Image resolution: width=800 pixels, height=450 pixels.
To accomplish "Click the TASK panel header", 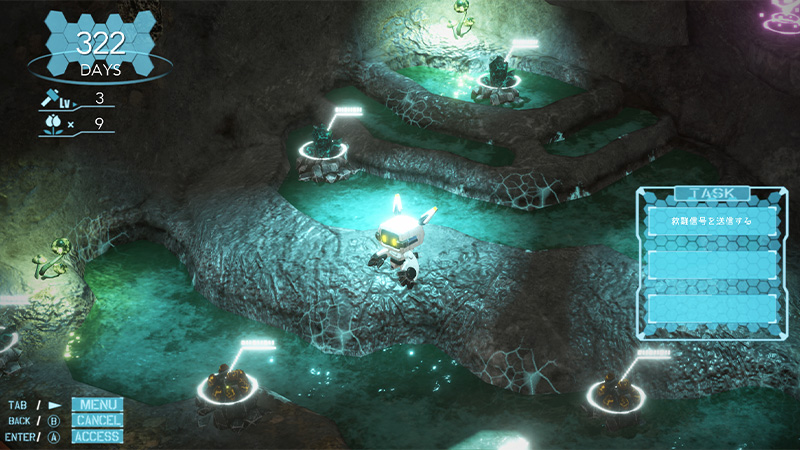I will click(712, 193).
